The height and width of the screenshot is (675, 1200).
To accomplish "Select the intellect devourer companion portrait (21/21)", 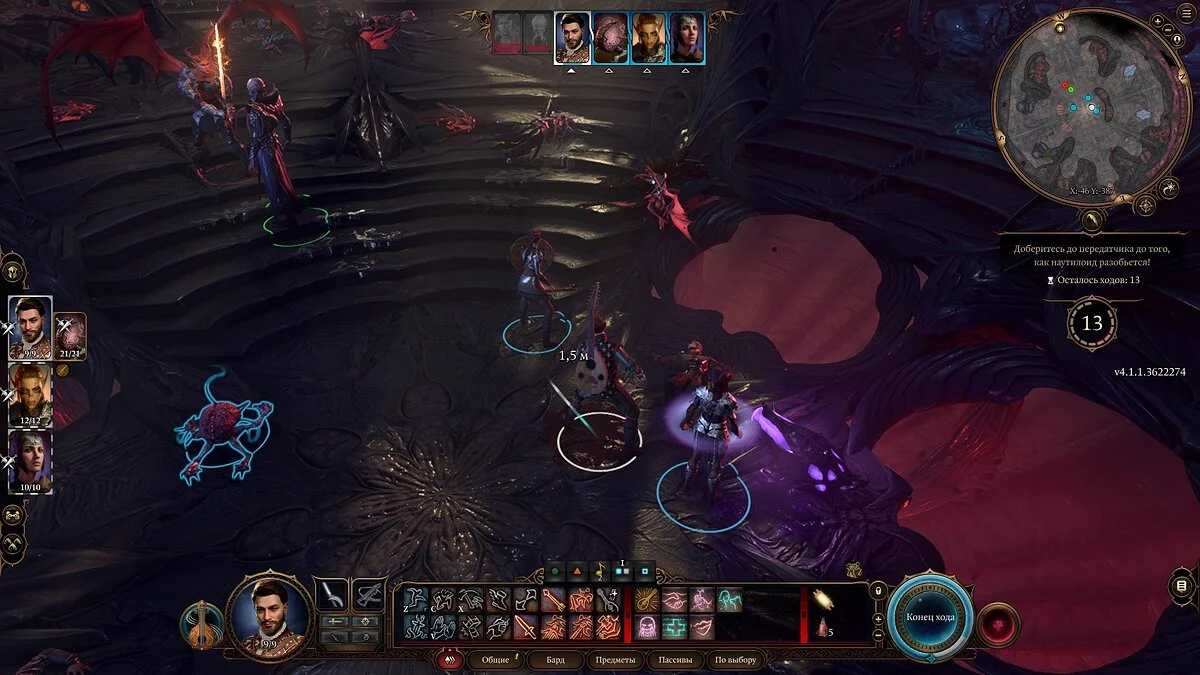I will (x=71, y=335).
